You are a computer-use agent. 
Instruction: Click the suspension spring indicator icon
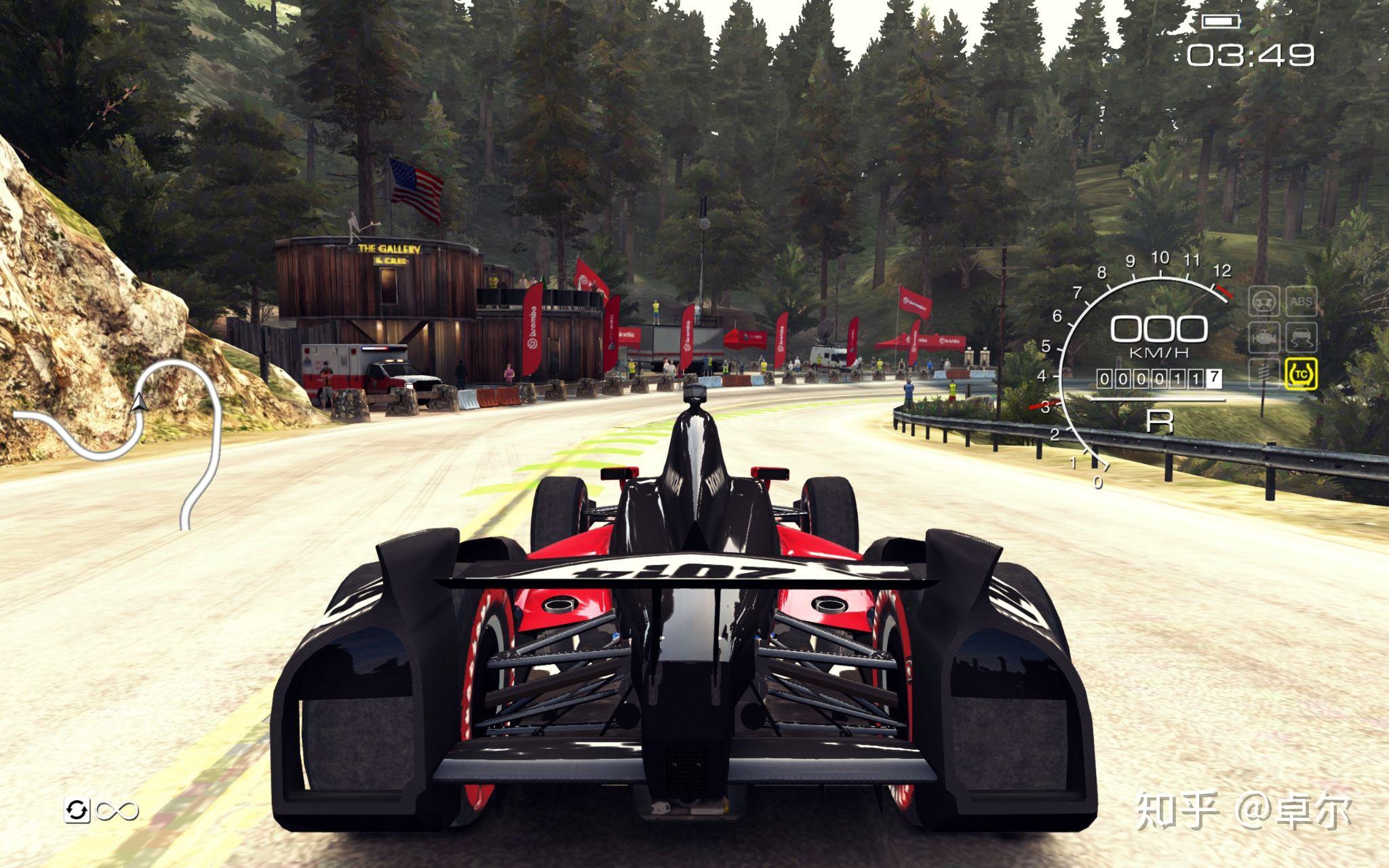pyautogui.click(x=1265, y=374)
